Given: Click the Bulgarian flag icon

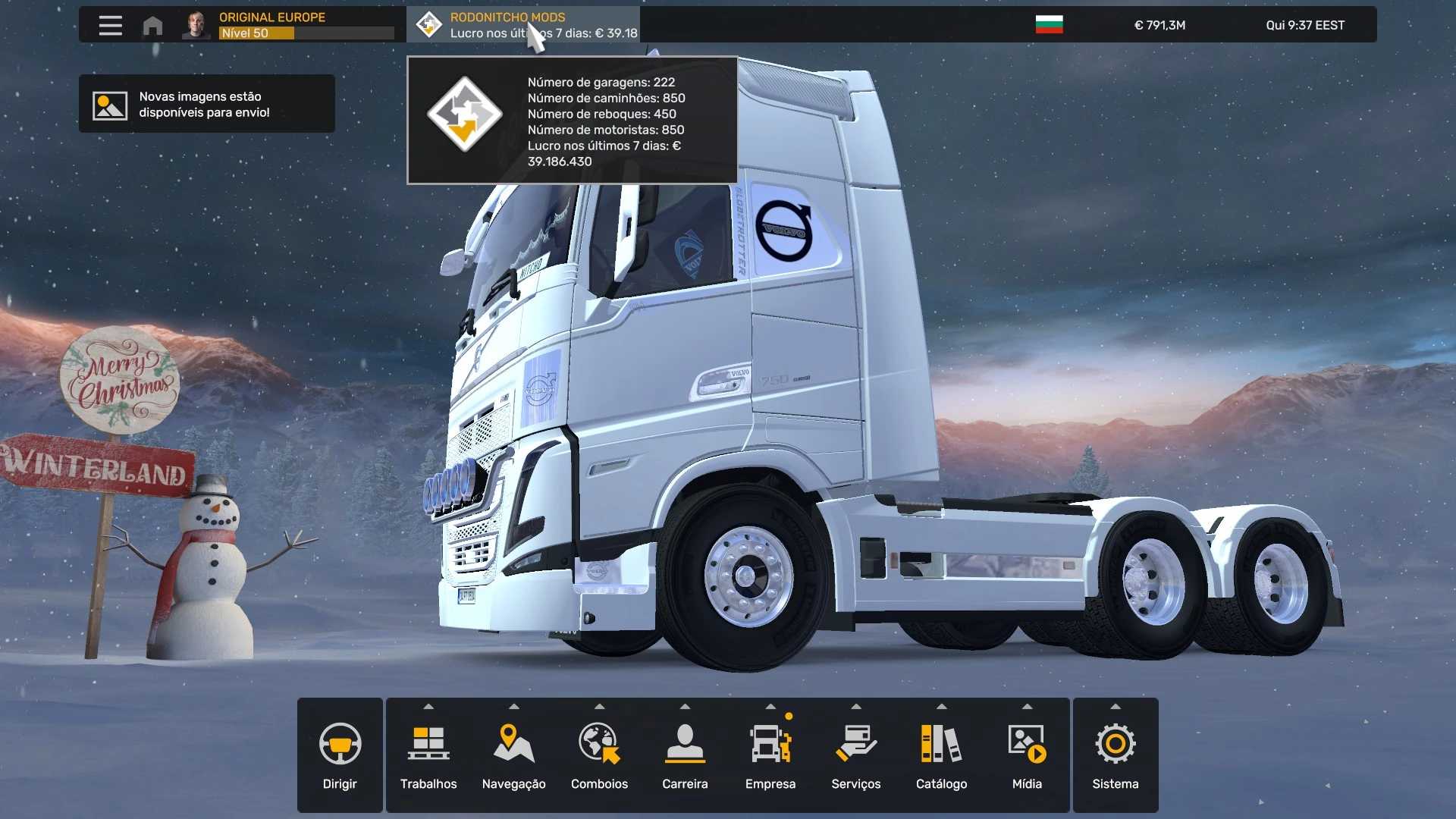Looking at the screenshot, I should tap(1049, 25).
